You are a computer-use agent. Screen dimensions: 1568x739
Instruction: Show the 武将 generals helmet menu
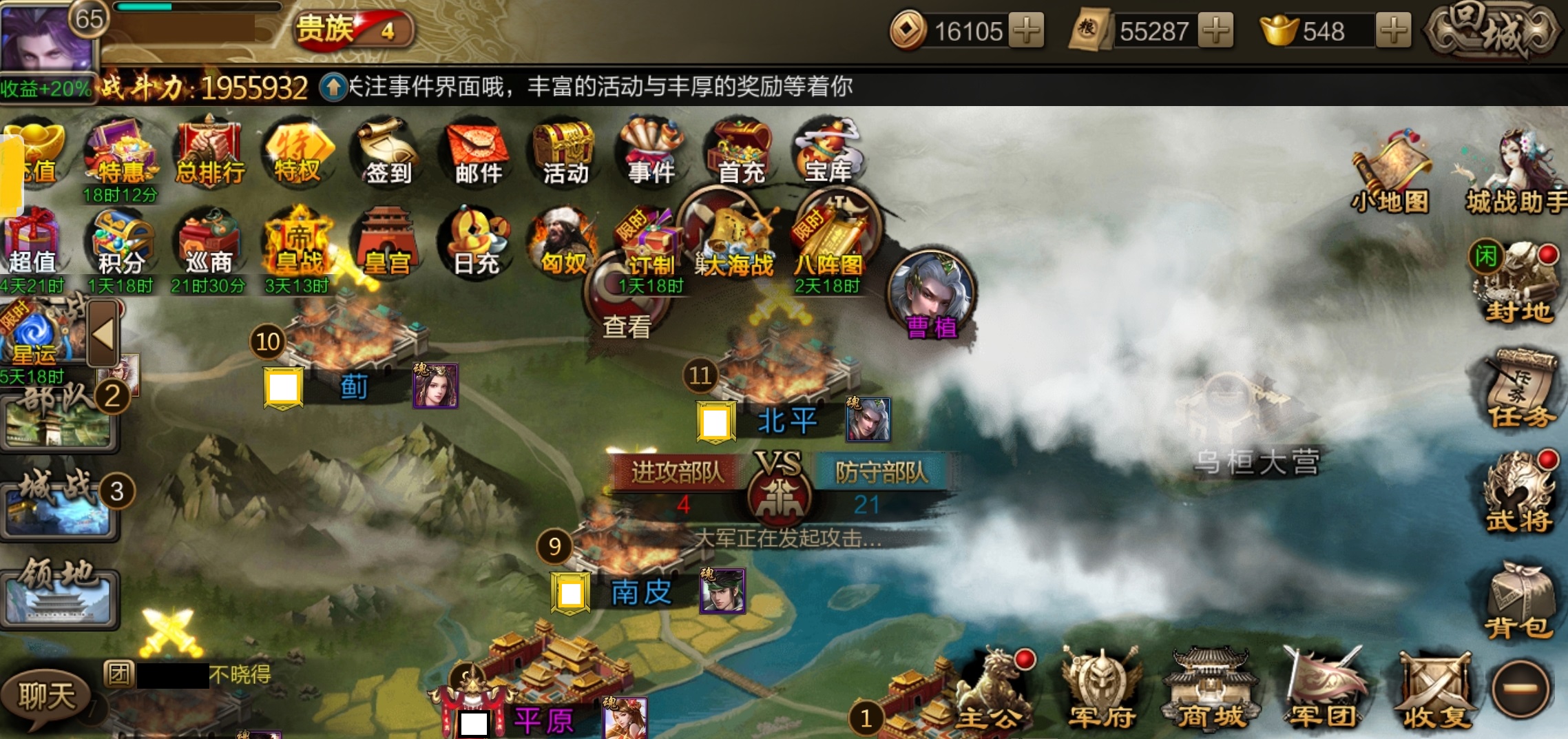tap(1519, 493)
